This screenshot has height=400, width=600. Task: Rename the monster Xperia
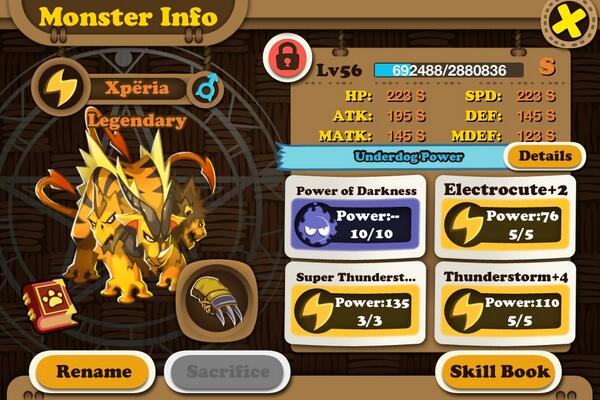[x=93, y=371]
